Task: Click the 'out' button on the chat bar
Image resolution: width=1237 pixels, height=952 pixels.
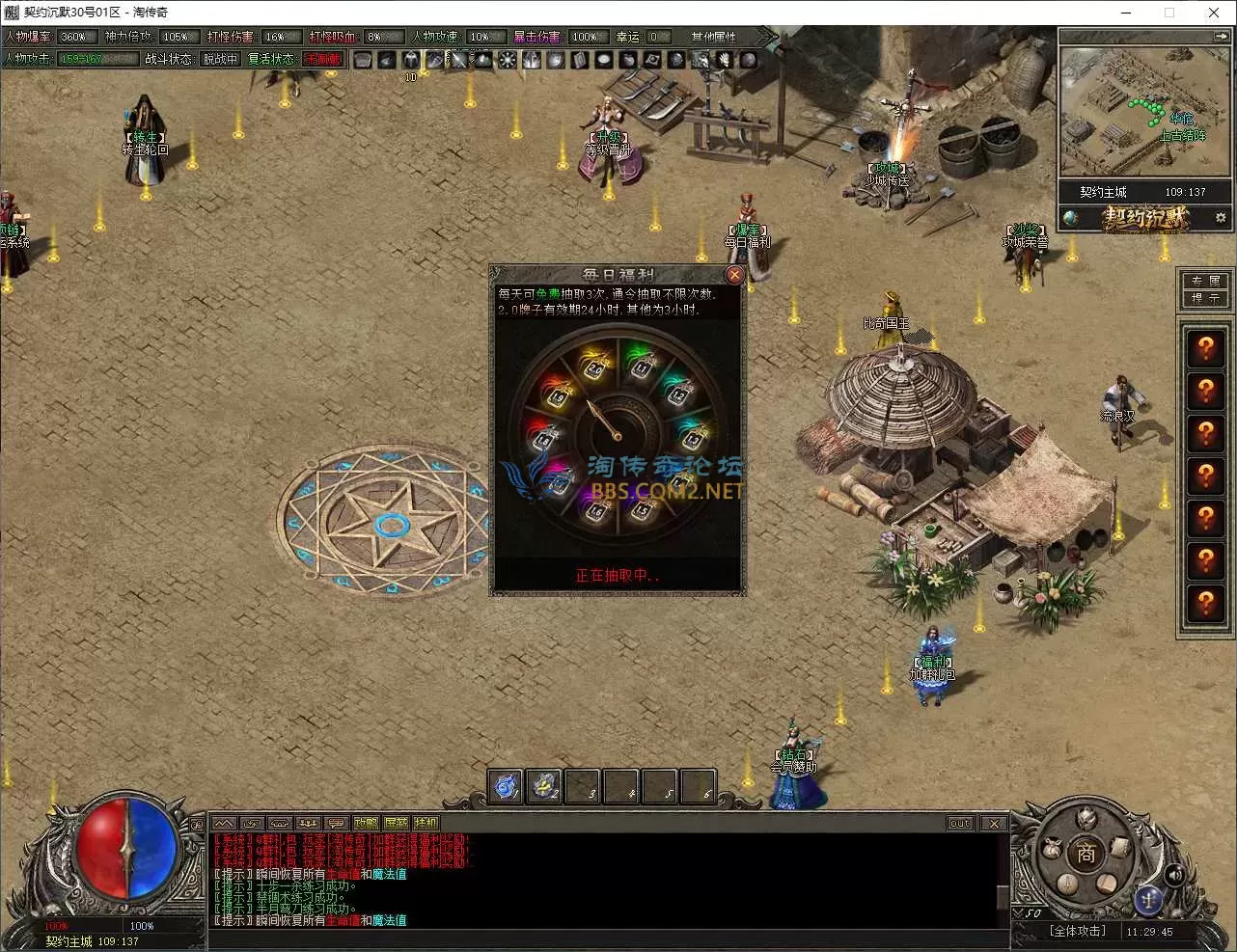Action: [960, 823]
